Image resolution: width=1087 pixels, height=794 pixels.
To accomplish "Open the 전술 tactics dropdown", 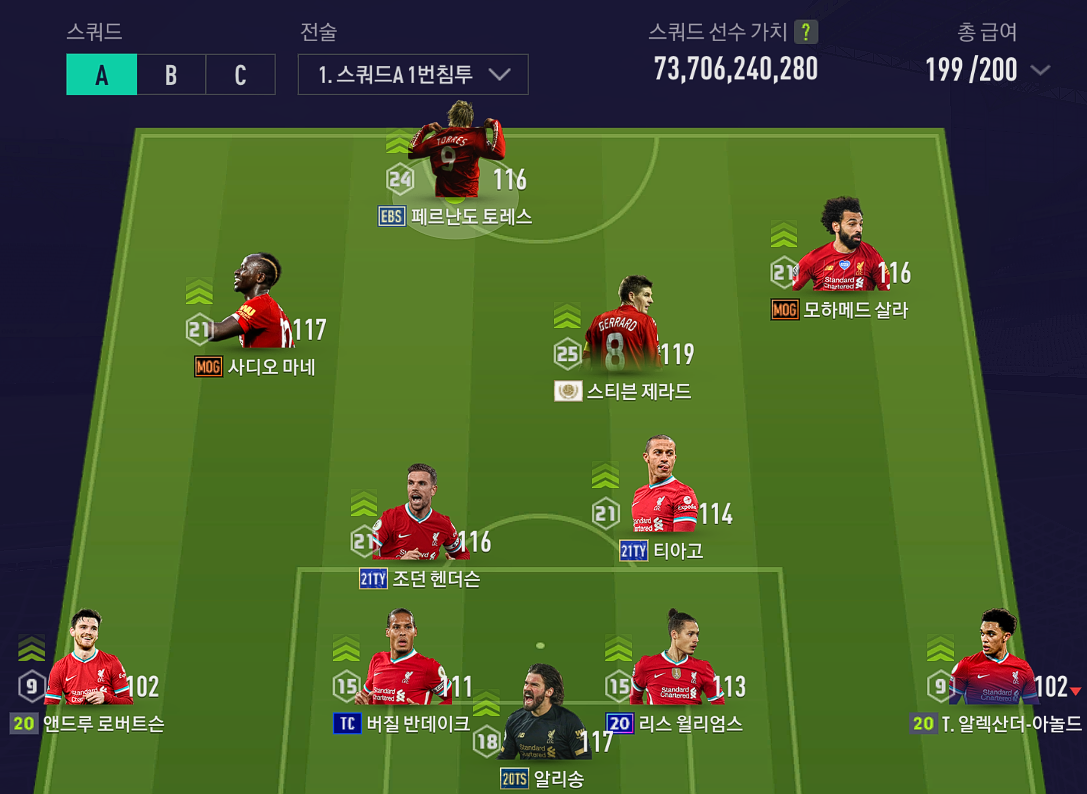I will [413, 75].
